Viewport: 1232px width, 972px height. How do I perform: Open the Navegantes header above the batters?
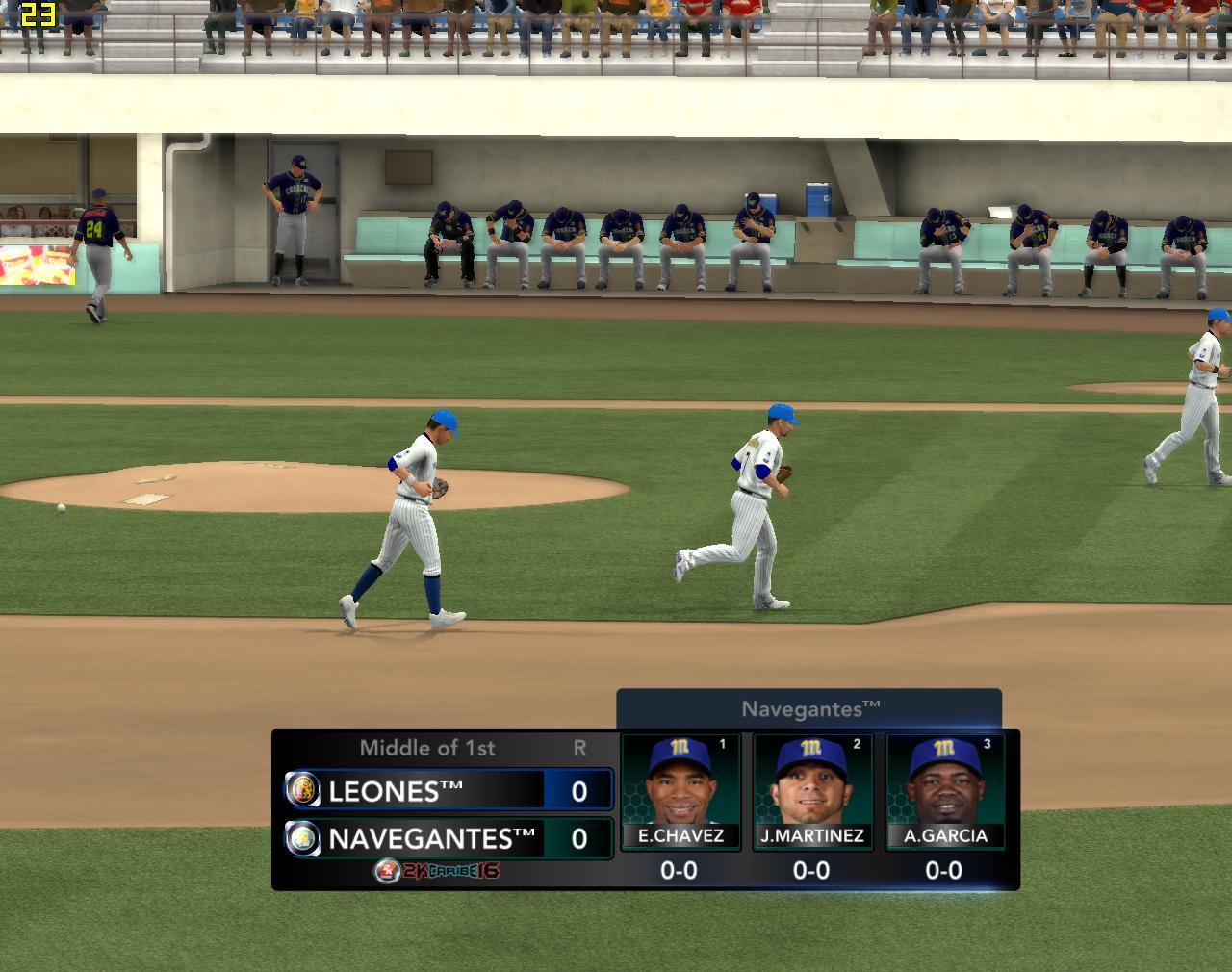(809, 709)
